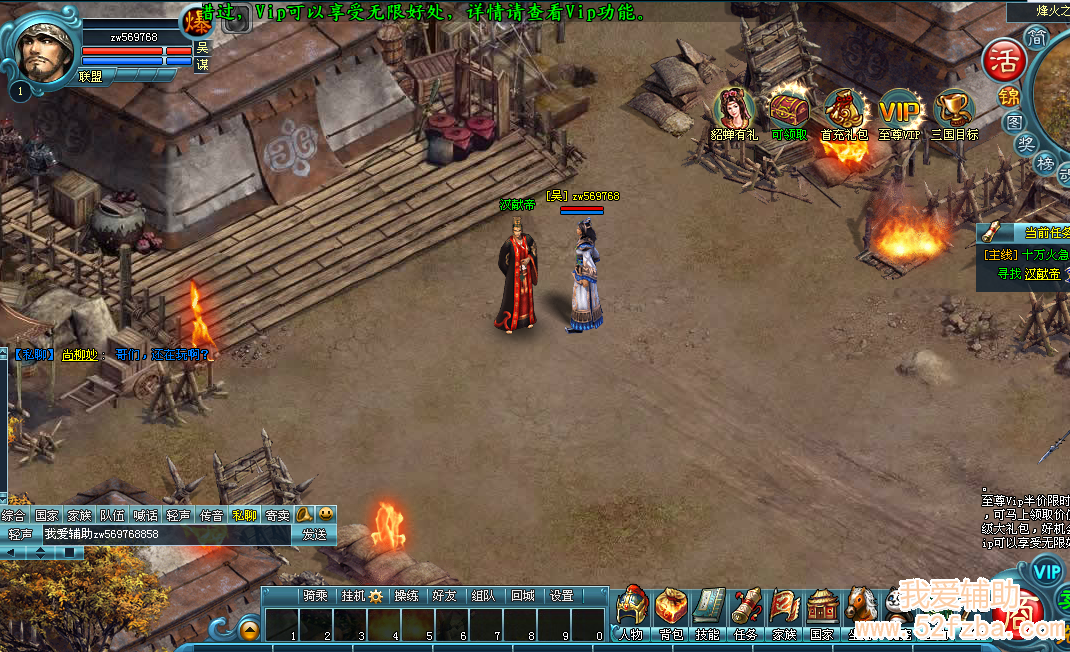Open the 设置 settings menu
The width and height of the screenshot is (1070, 652).
(562, 596)
